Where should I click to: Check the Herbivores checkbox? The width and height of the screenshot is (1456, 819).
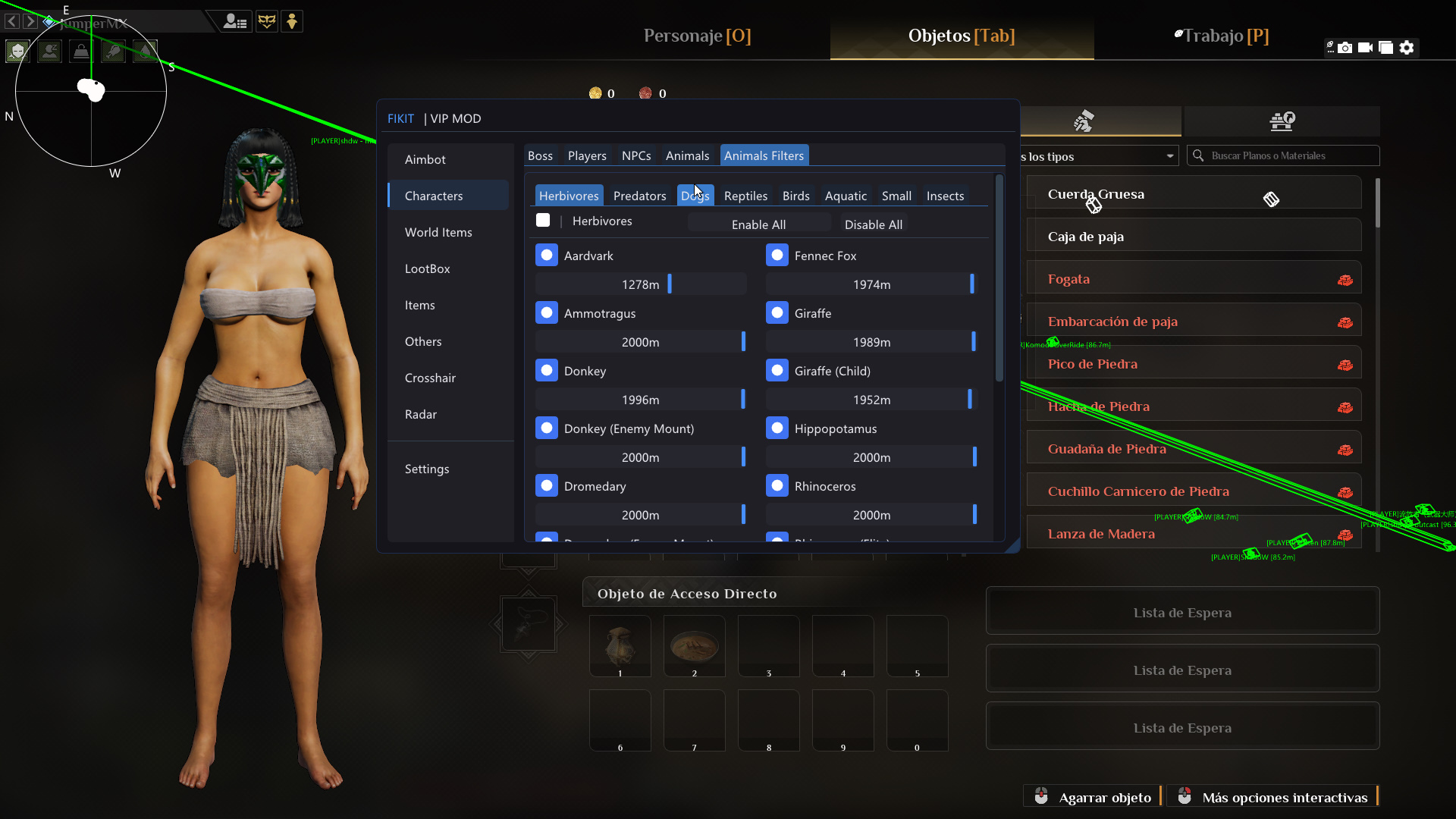coord(543,220)
